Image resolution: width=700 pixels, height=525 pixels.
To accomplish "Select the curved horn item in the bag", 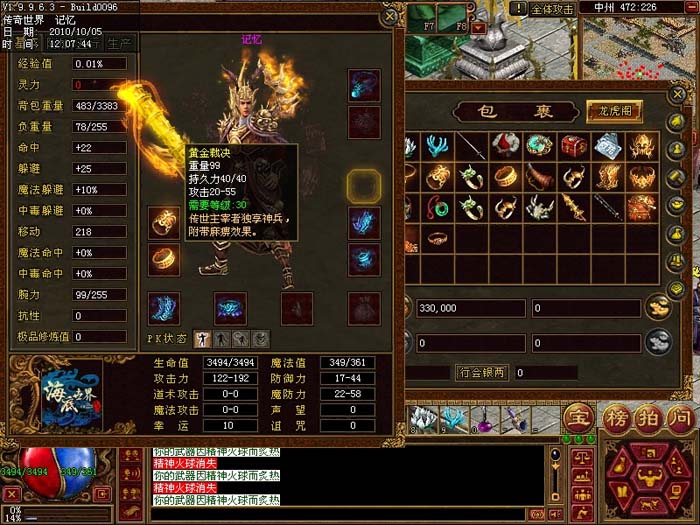I will (540, 177).
